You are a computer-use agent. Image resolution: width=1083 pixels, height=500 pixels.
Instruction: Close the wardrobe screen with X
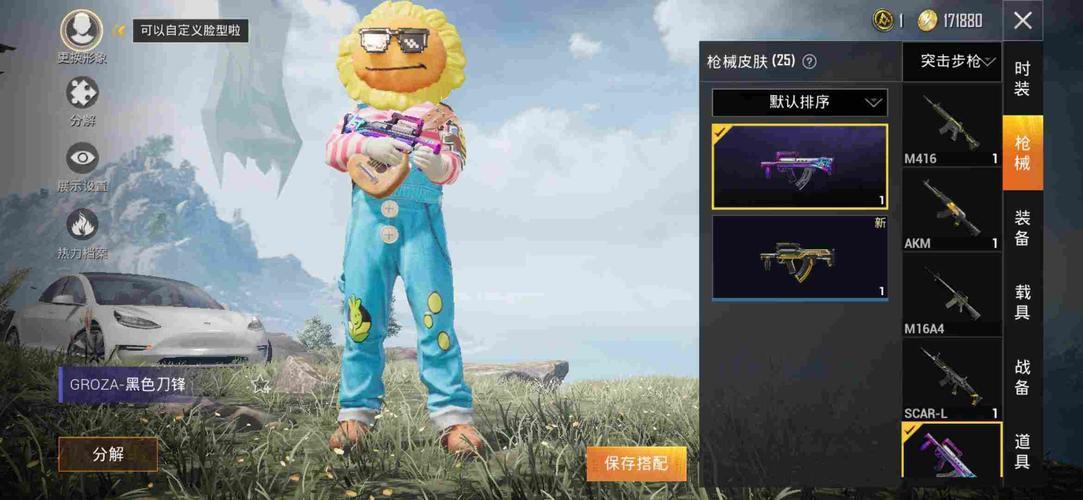(x=1022, y=21)
